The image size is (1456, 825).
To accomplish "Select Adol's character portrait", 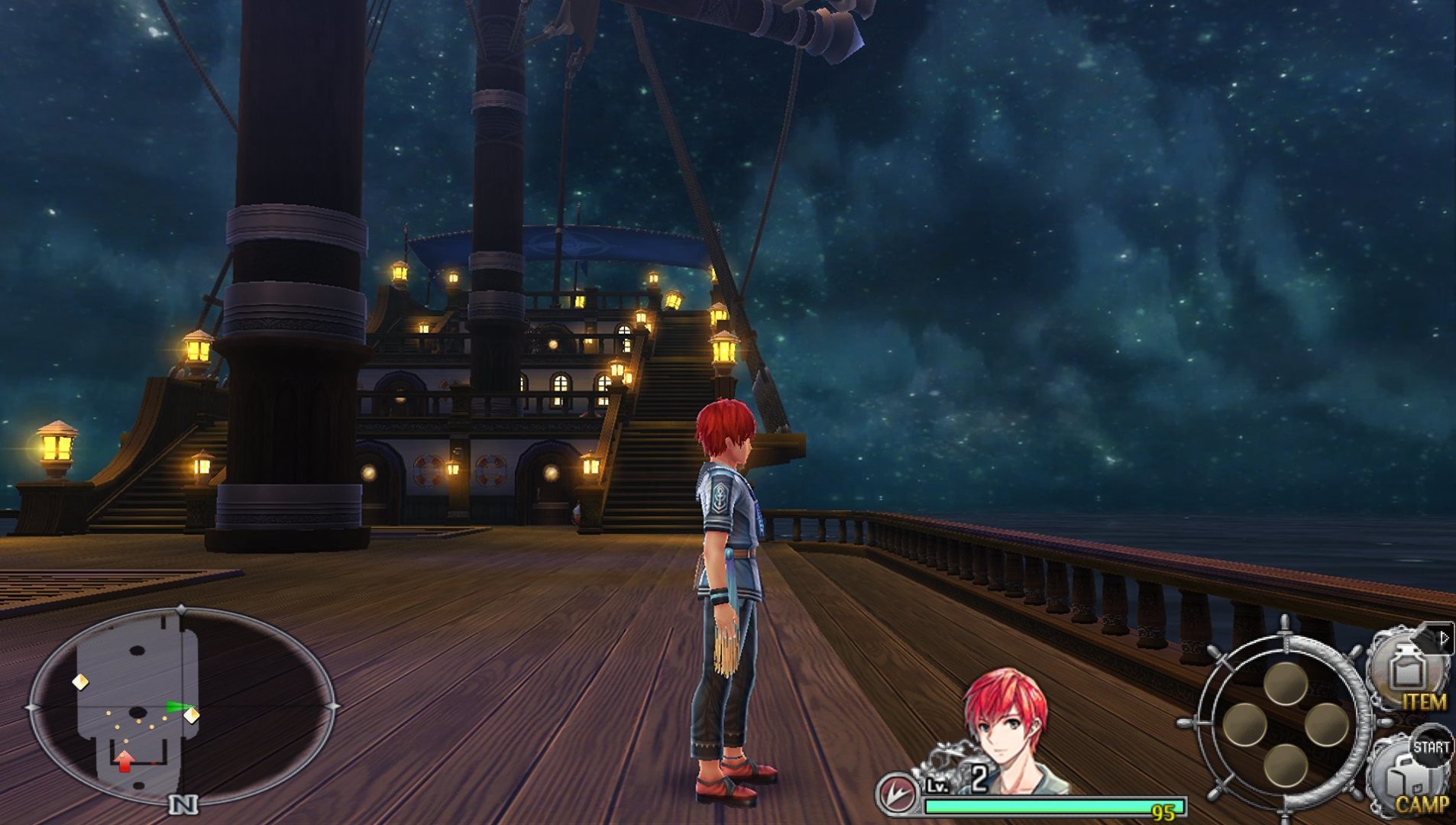I will tap(1007, 730).
